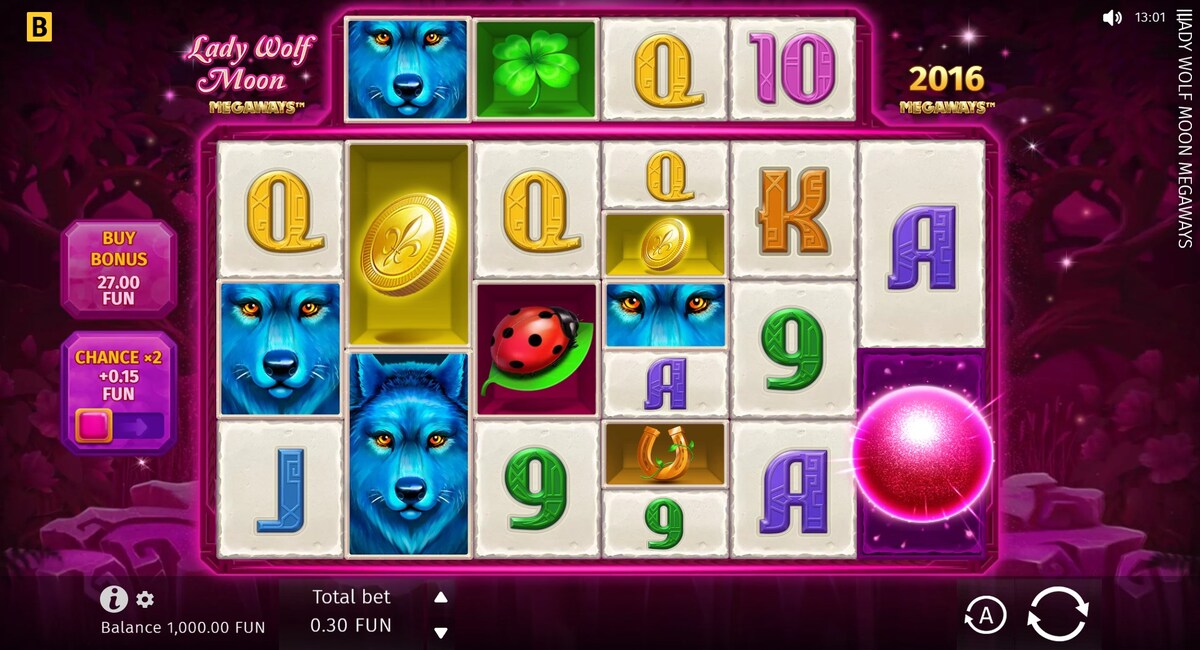Increase the total bet amount
This screenshot has width=1200, height=650.
point(440,598)
